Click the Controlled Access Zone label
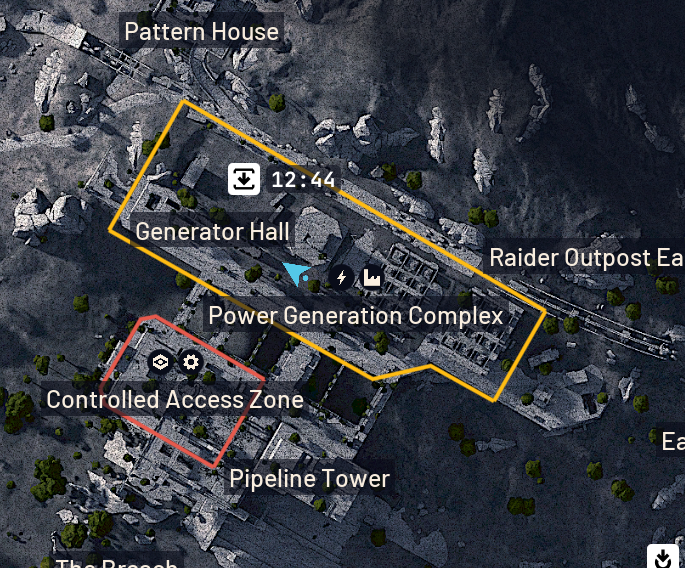The height and width of the screenshot is (568, 685). click(x=175, y=399)
